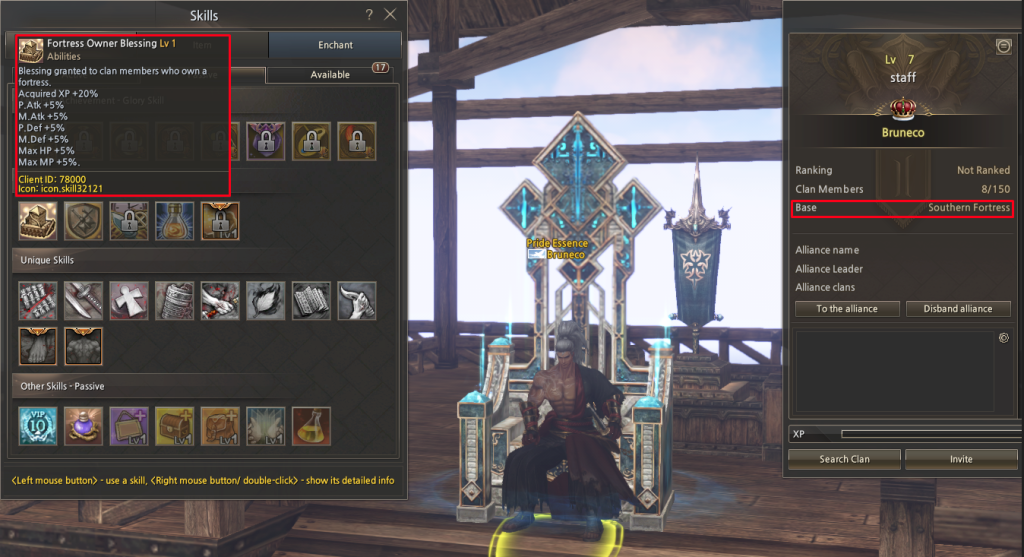This screenshot has height=557, width=1024.
Task: Switch to the Available skills tab
Action: 330,75
